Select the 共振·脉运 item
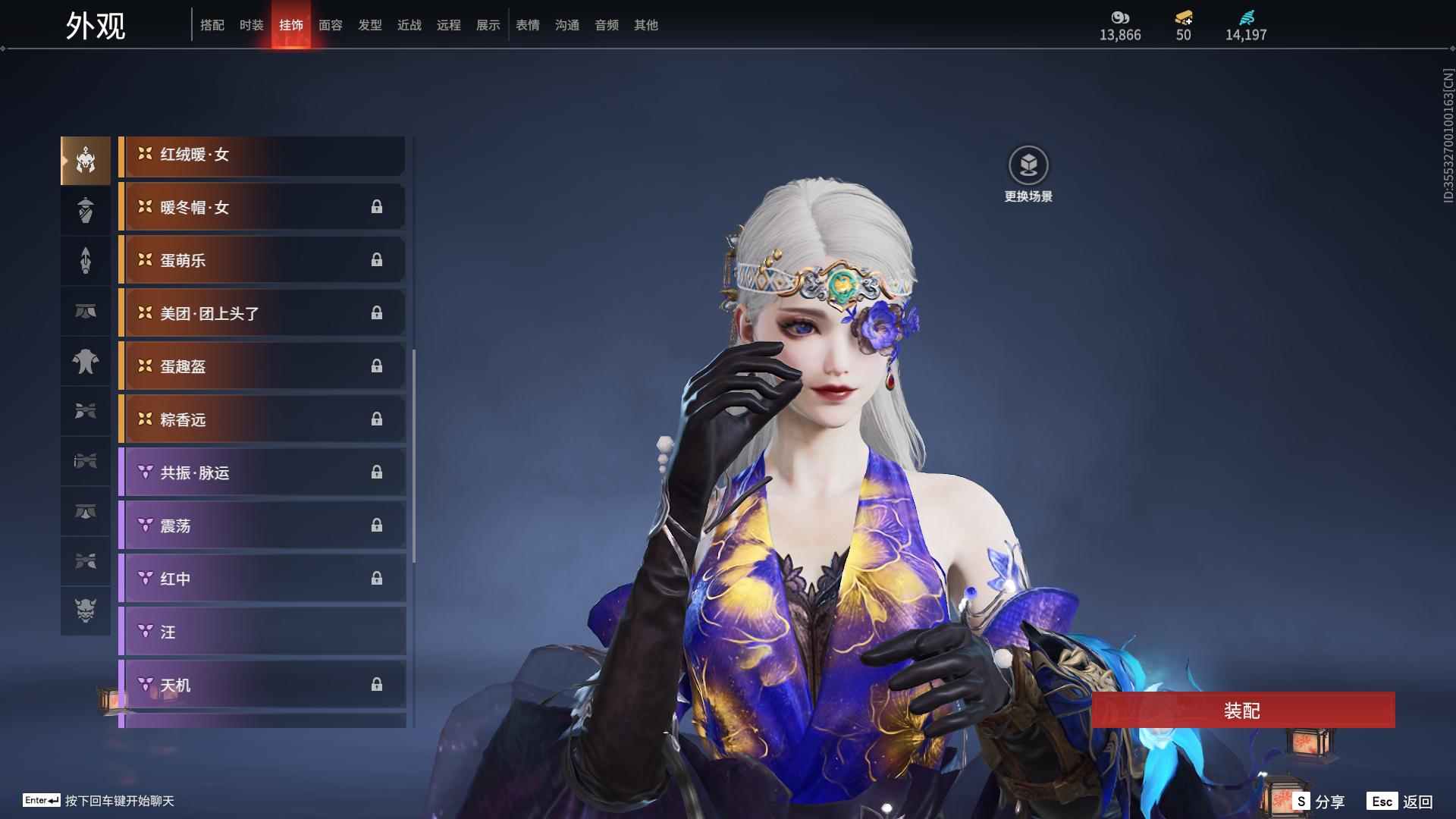 pyautogui.click(x=262, y=473)
